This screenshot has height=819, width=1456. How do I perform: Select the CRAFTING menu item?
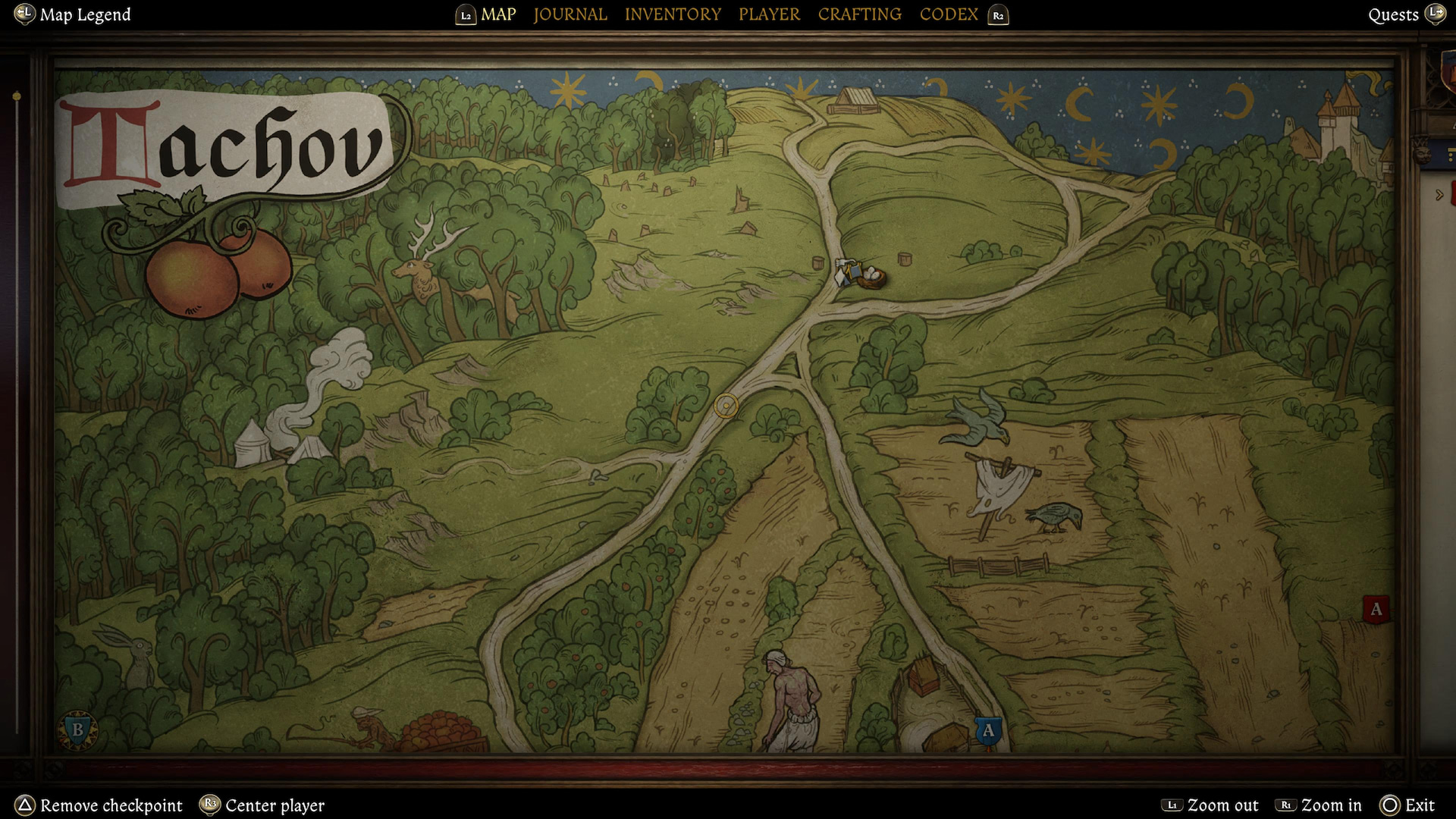coord(859,14)
